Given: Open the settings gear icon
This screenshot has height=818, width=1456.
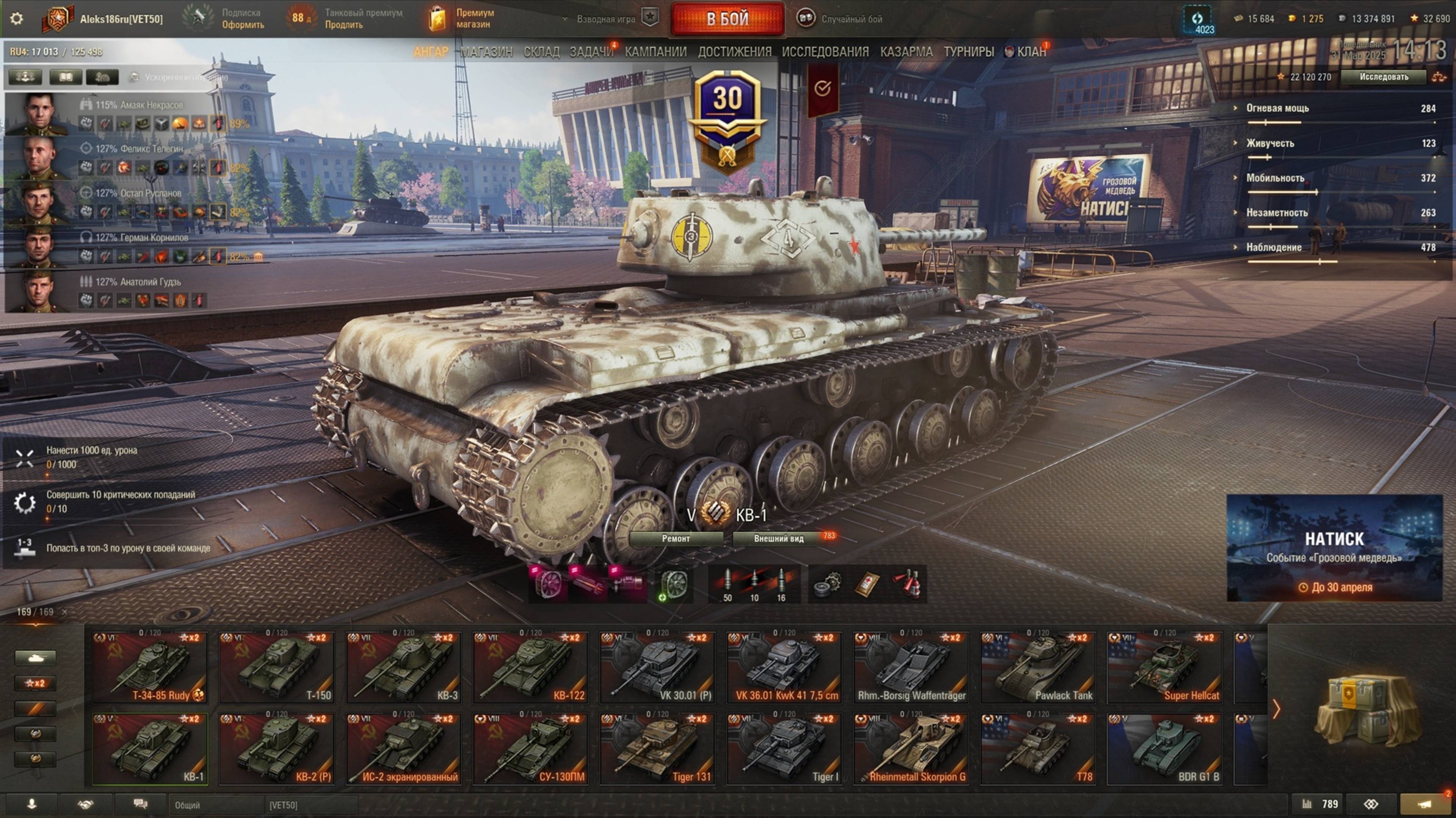Looking at the screenshot, I should pyautogui.click(x=17, y=19).
